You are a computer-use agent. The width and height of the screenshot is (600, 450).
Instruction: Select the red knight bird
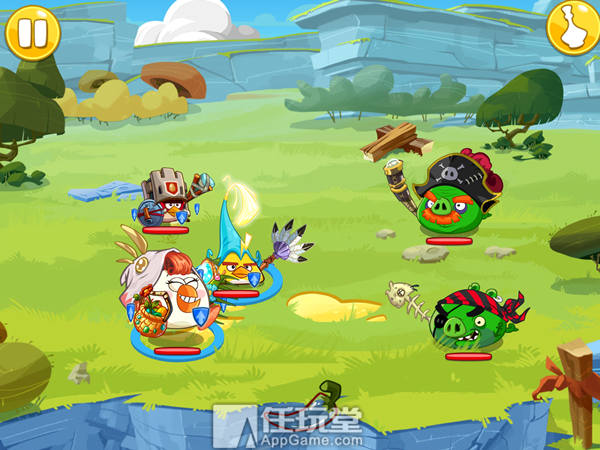click(166, 200)
